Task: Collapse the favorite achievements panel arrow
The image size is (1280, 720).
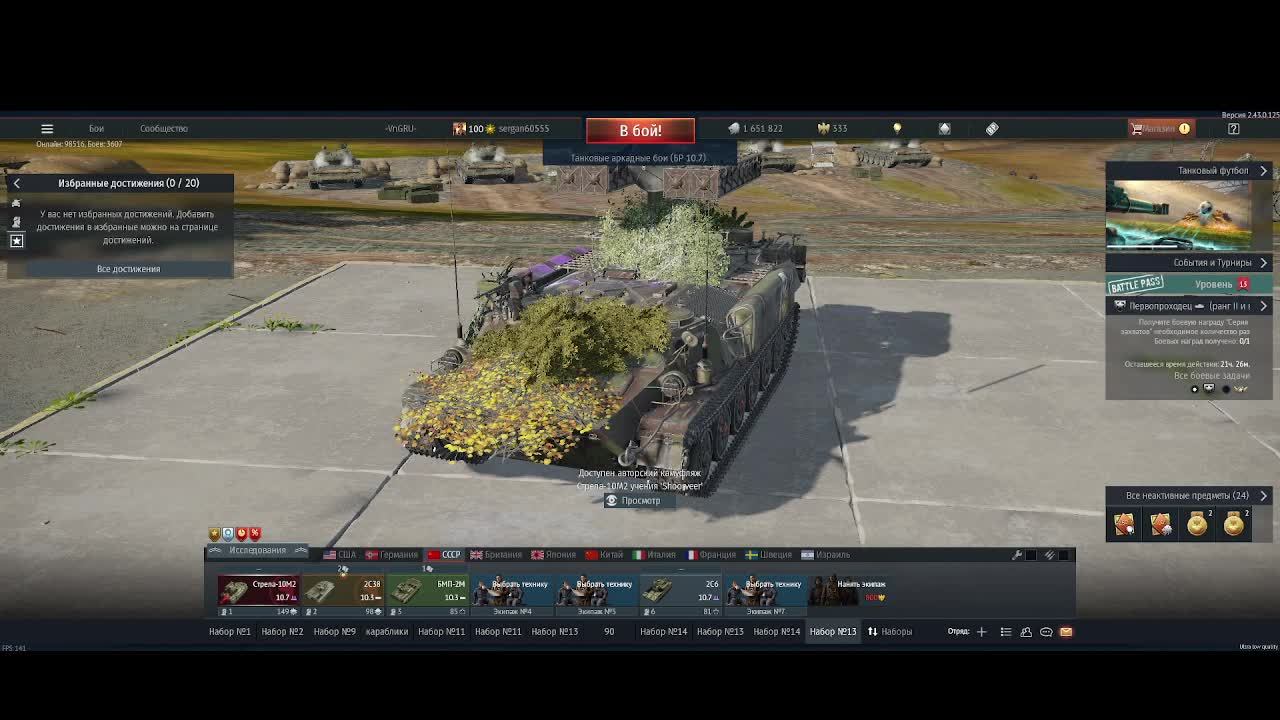Action: 16,183
